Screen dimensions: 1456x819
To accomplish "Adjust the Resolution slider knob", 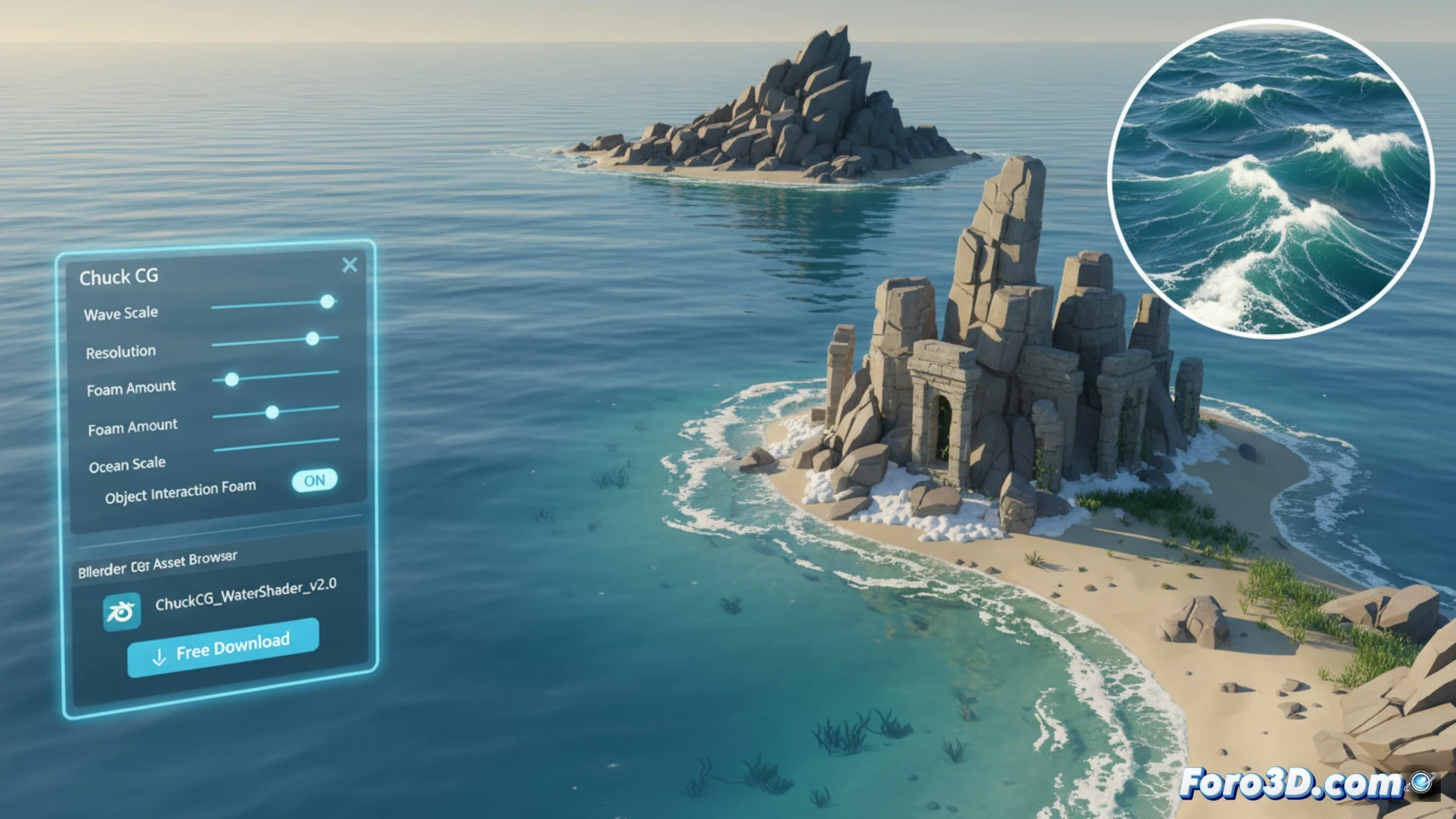I will click(x=312, y=338).
